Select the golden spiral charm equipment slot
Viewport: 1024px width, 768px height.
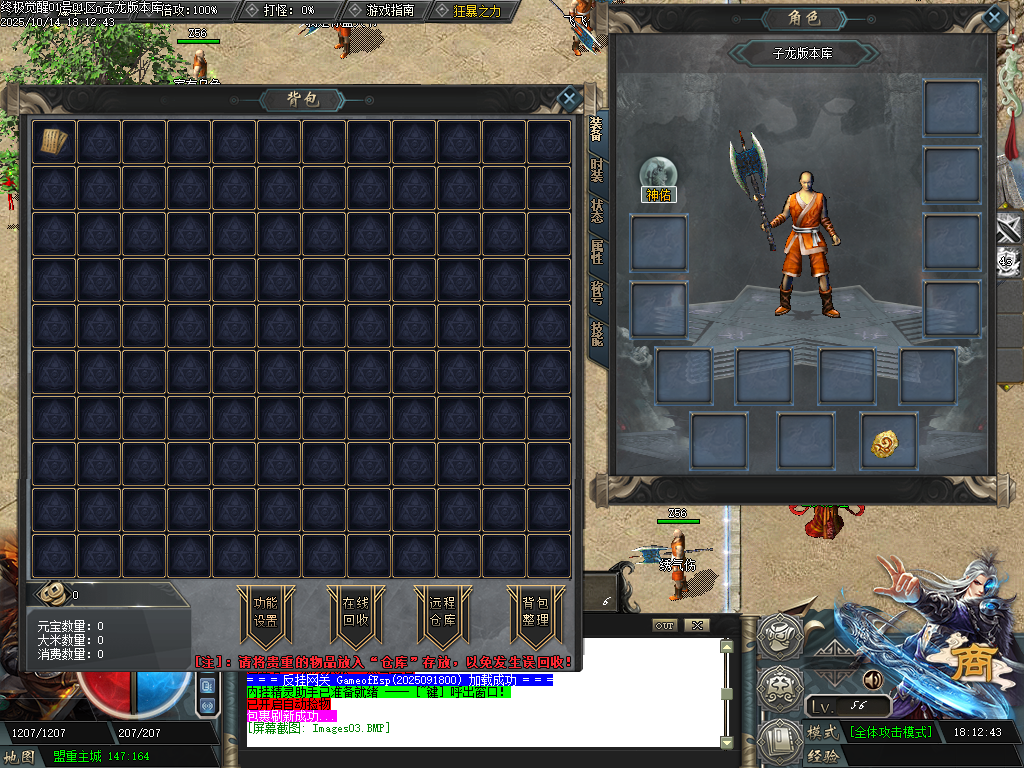coord(888,443)
